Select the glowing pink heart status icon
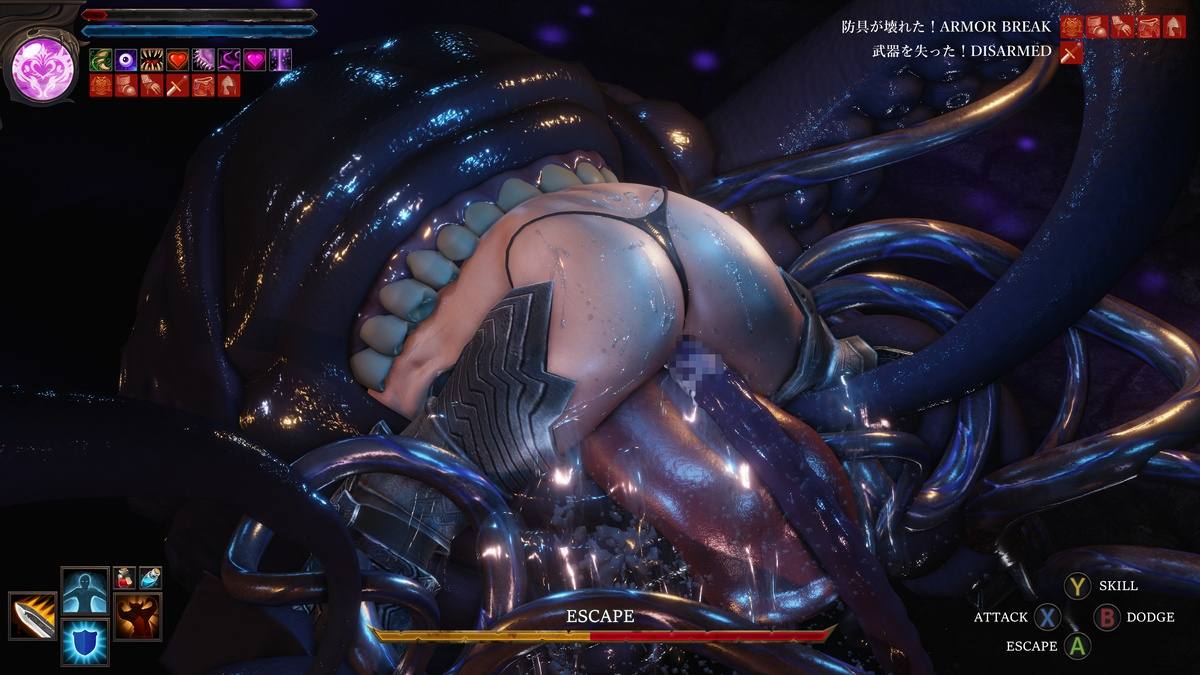The height and width of the screenshot is (675, 1200). [x=255, y=60]
